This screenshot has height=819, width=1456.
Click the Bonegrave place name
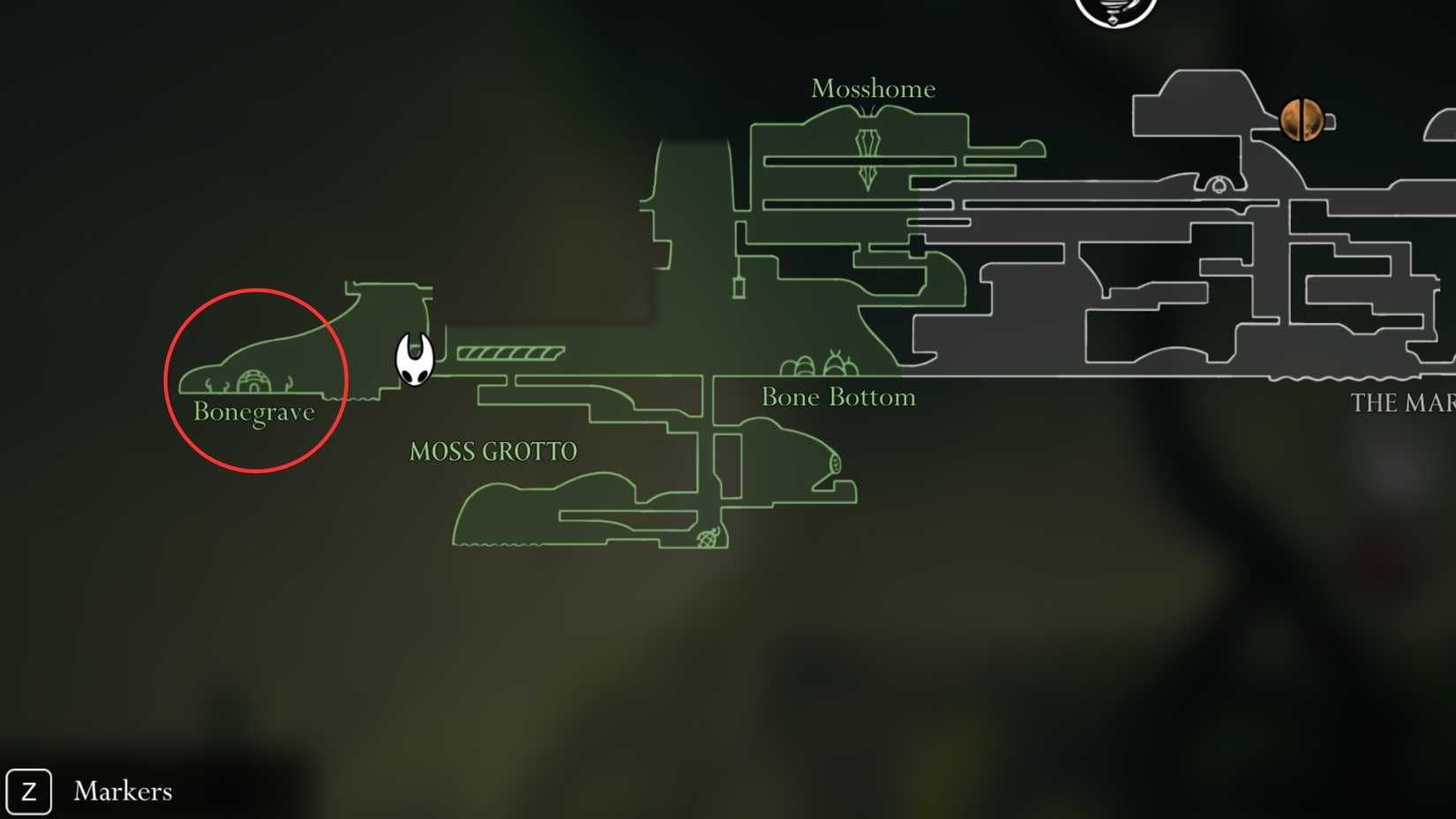tap(255, 411)
